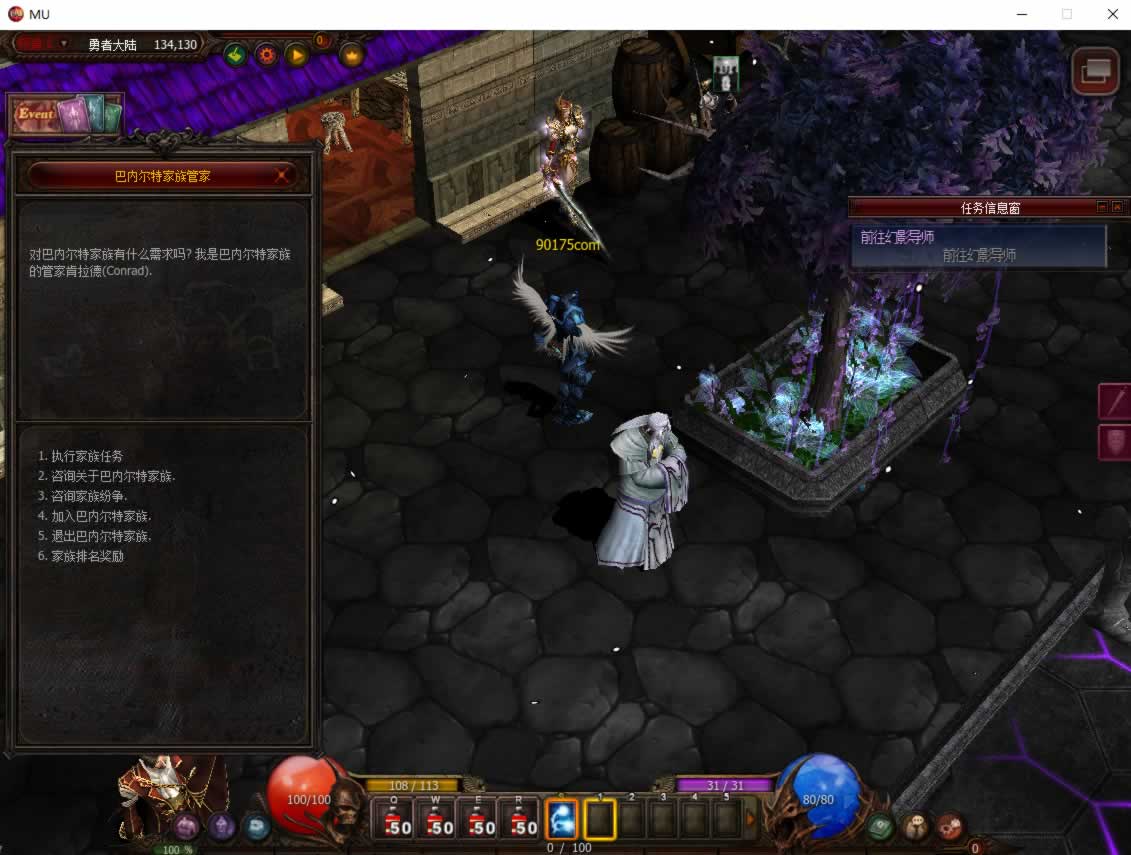1131x855 pixels.
Task: Open the Event cards panel
Action: tap(66, 114)
